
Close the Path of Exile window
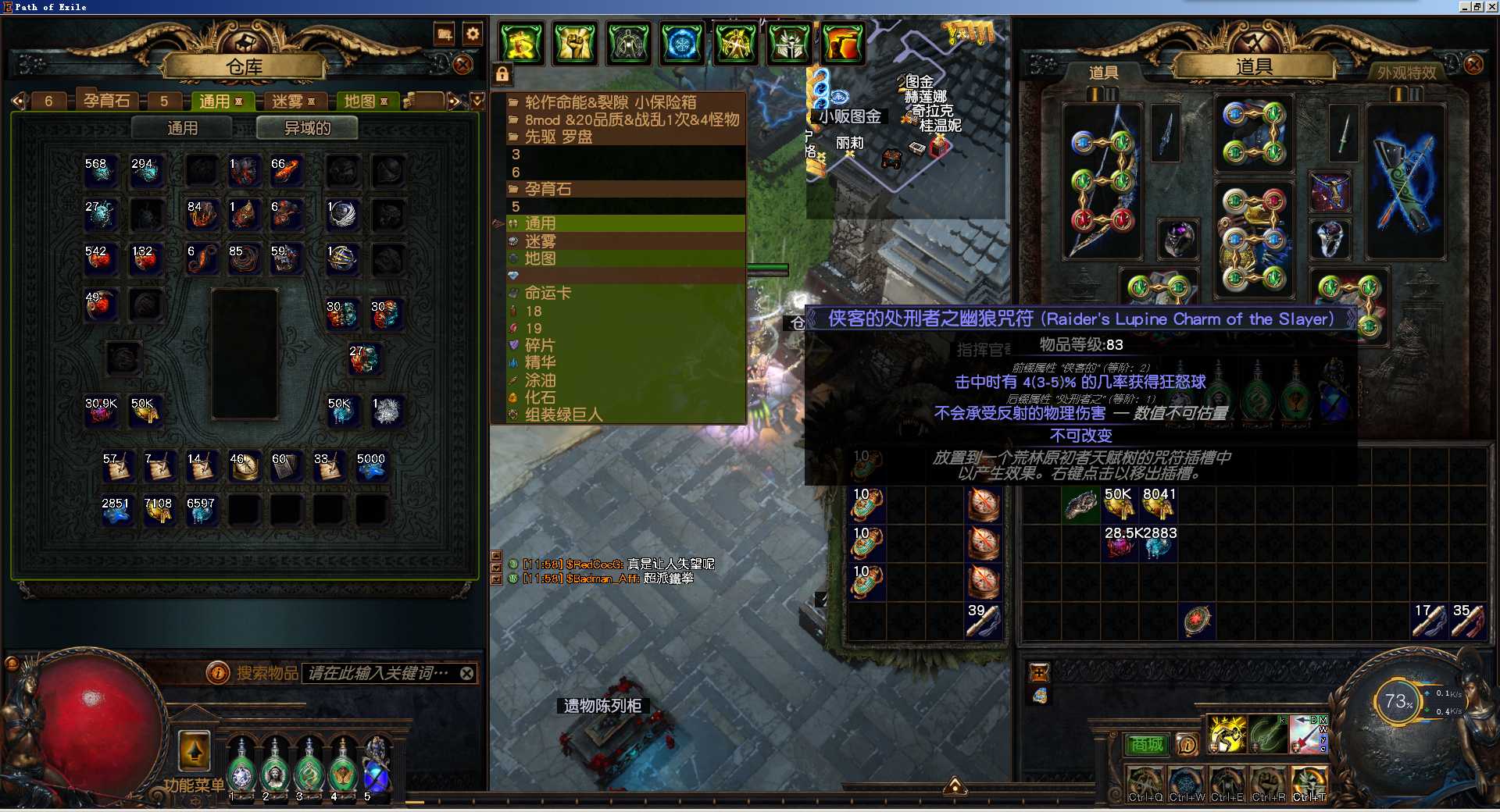click(x=1491, y=6)
